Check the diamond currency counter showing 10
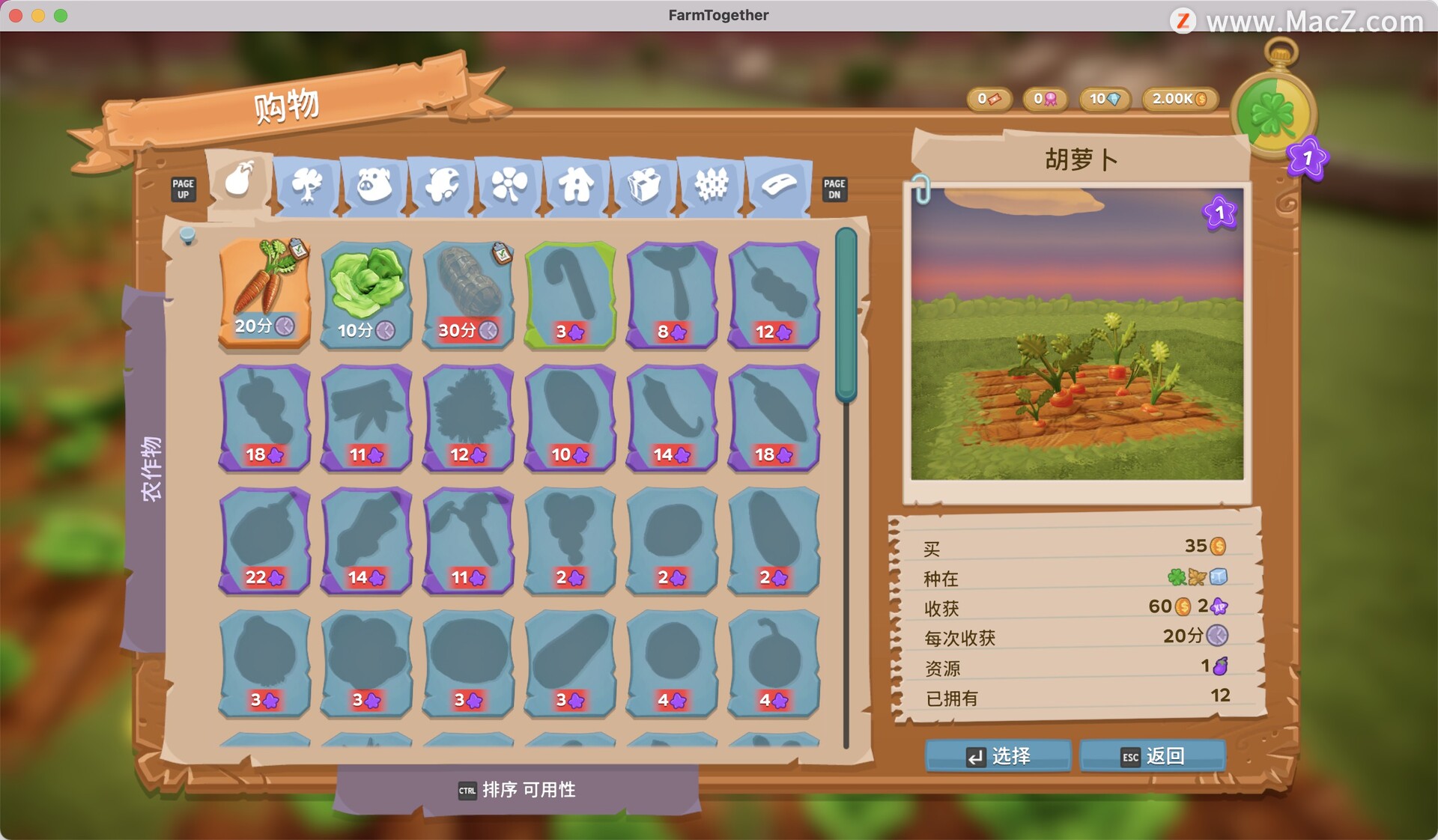Image resolution: width=1438 pixels, height=840 pixels. pyautogui.click(x=1104, y=98)
